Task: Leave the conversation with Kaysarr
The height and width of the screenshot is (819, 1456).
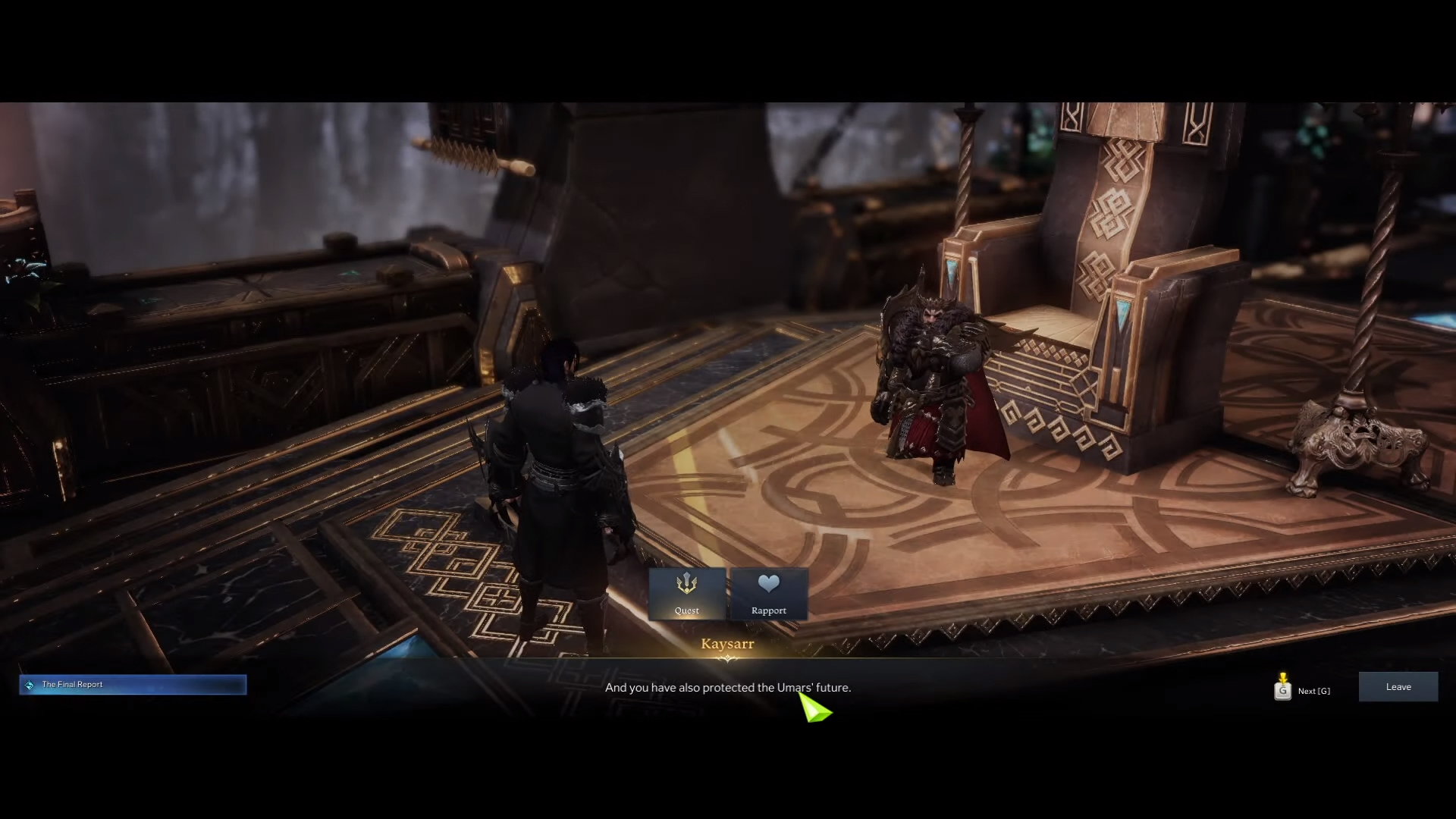Action: click(x=1398, y=687)
